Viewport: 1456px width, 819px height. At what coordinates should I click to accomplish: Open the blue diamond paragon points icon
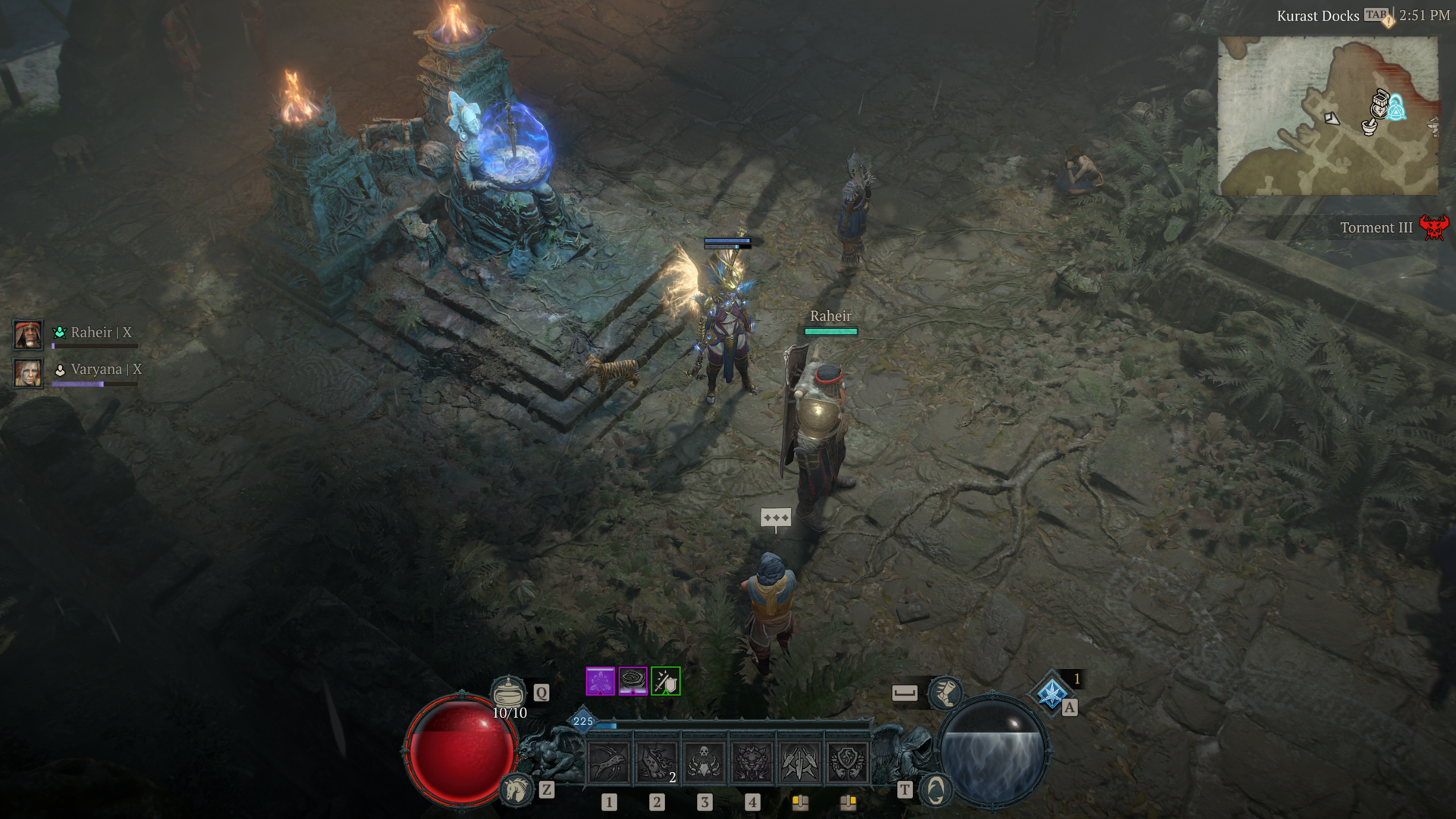click(1052, 693)
